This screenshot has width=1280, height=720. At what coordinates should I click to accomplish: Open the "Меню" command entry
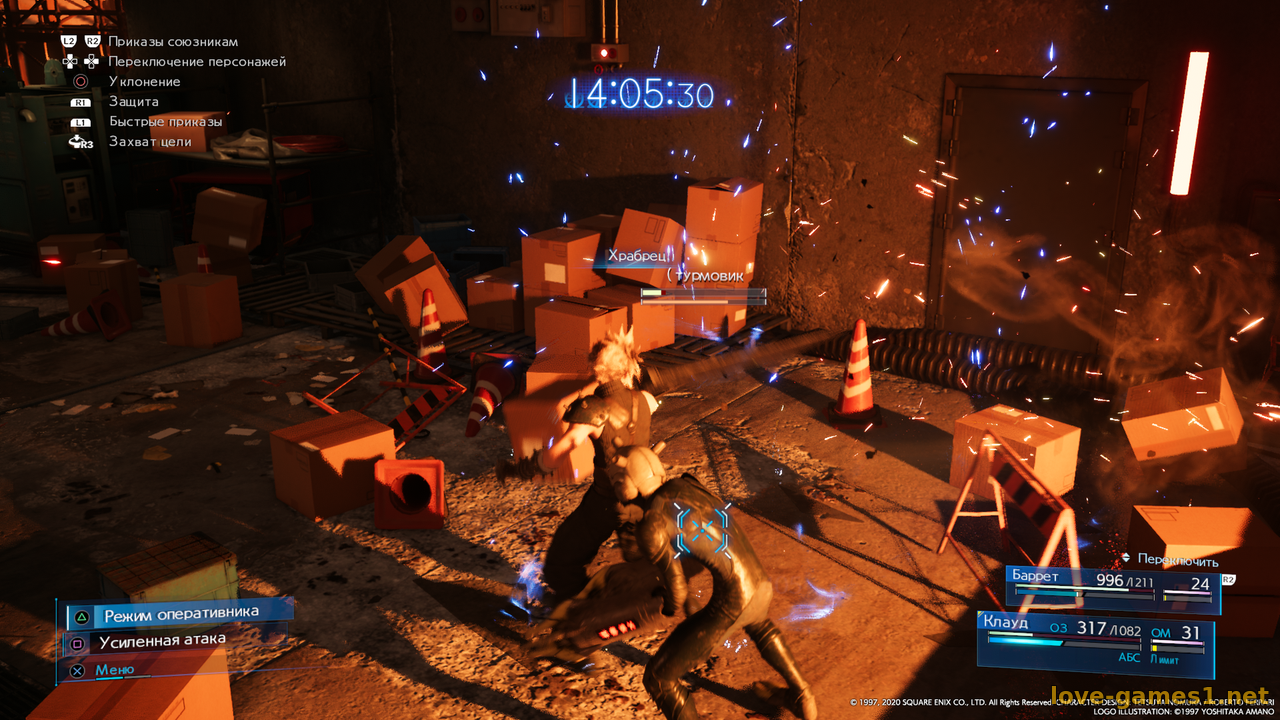coord(114,670)
